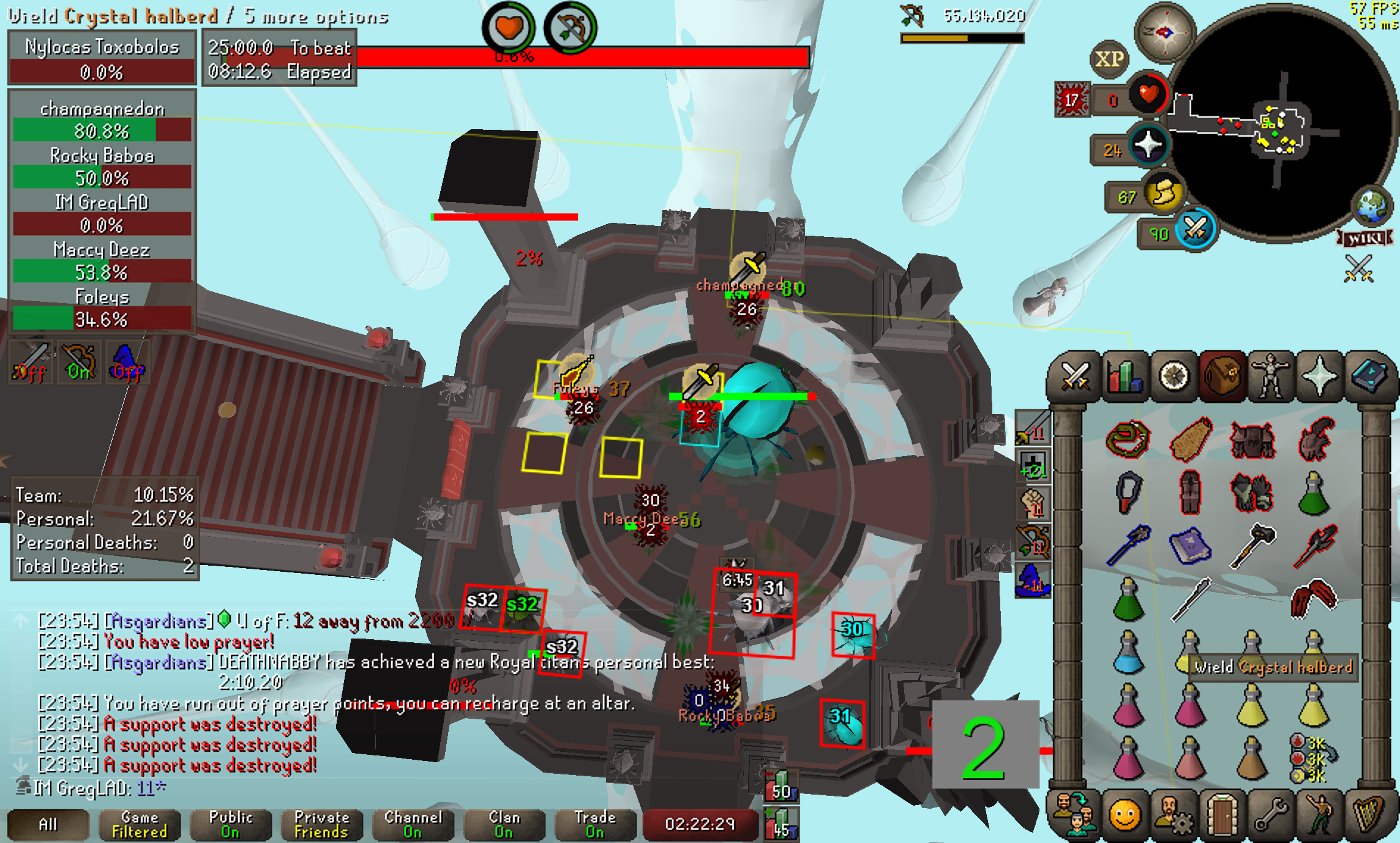This screenshot has height=843, width=1400.
Task: Open the world map globe
Action: pos(1372,206)
